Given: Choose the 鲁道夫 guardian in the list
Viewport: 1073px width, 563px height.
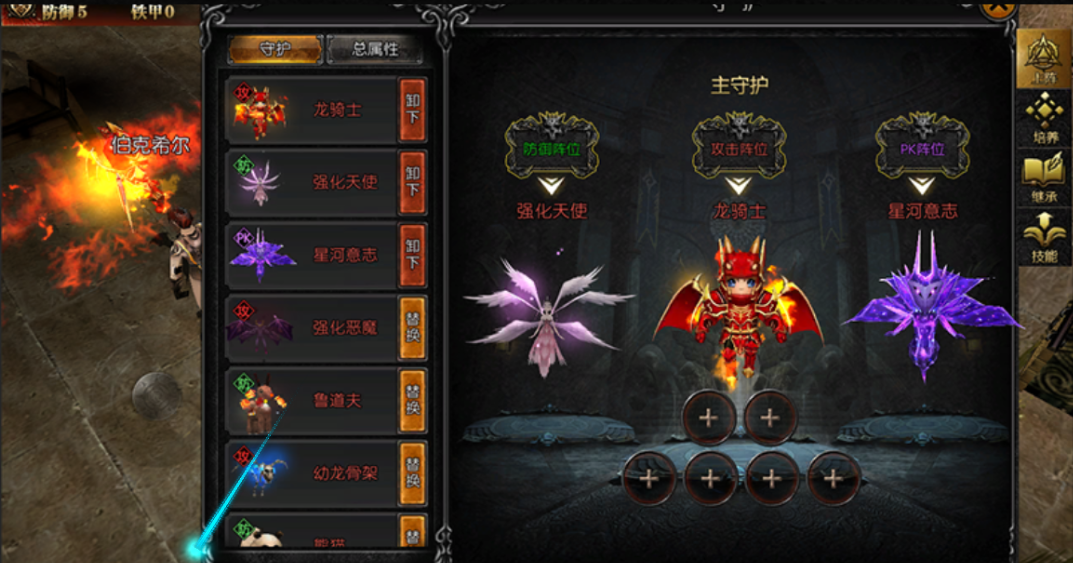Looking at the screenshot, I should (x=312, y=400).
